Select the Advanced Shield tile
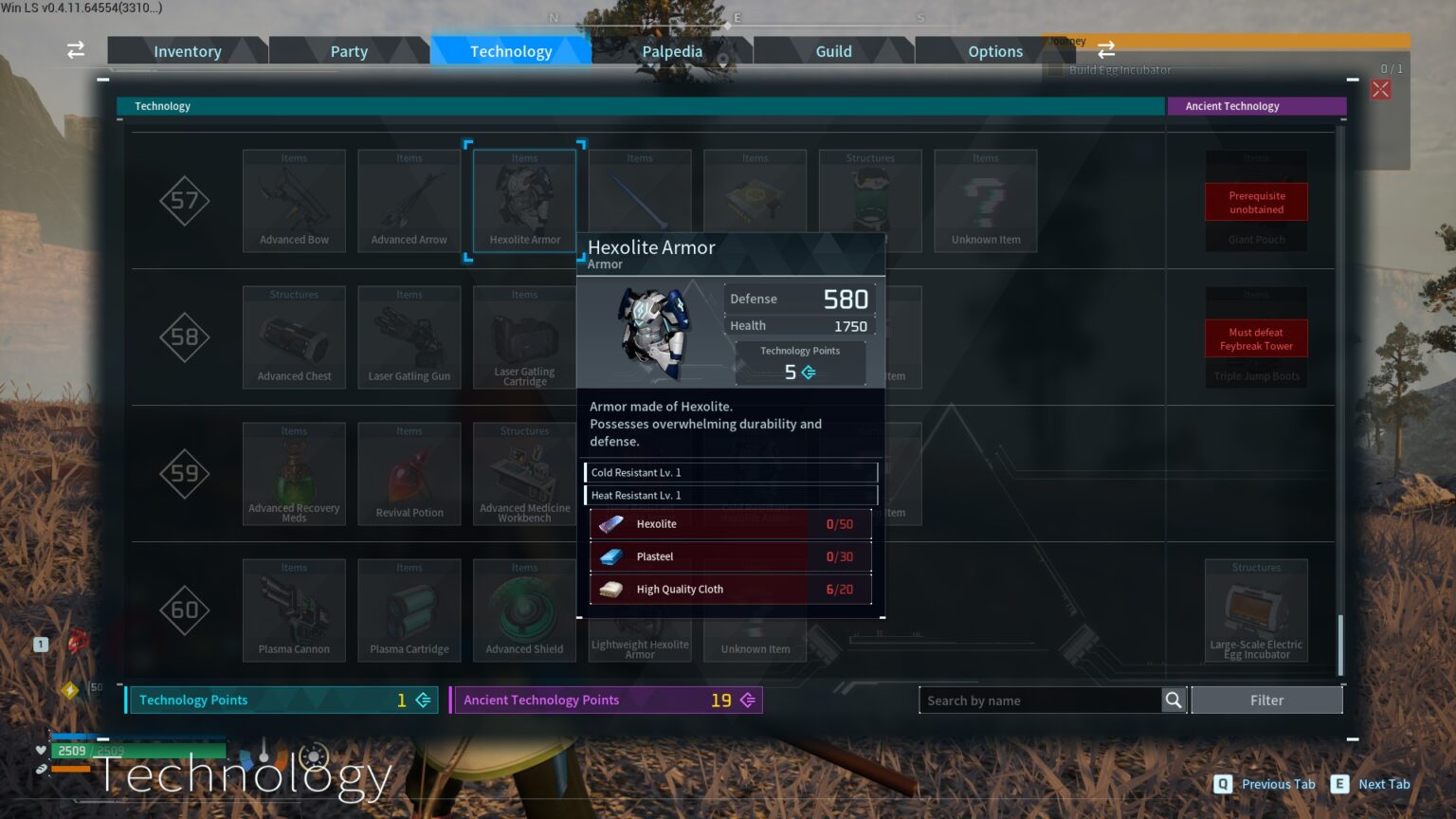Screen dimensions: 1456x819 [x=524, y=610]
